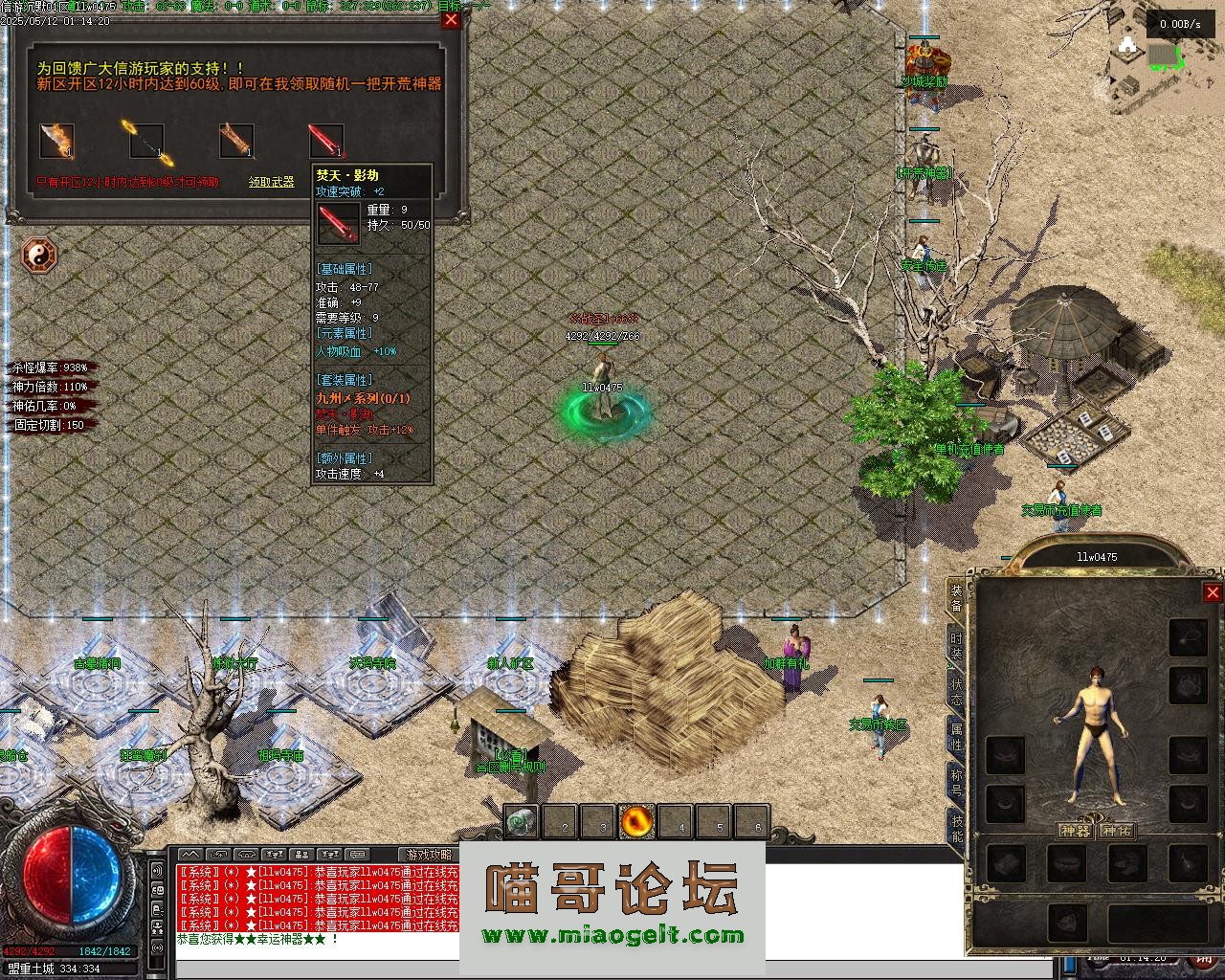This screenshot has width=1225, height=980.
Task: Open the yin-yang bagua icon
Action: 39,256
